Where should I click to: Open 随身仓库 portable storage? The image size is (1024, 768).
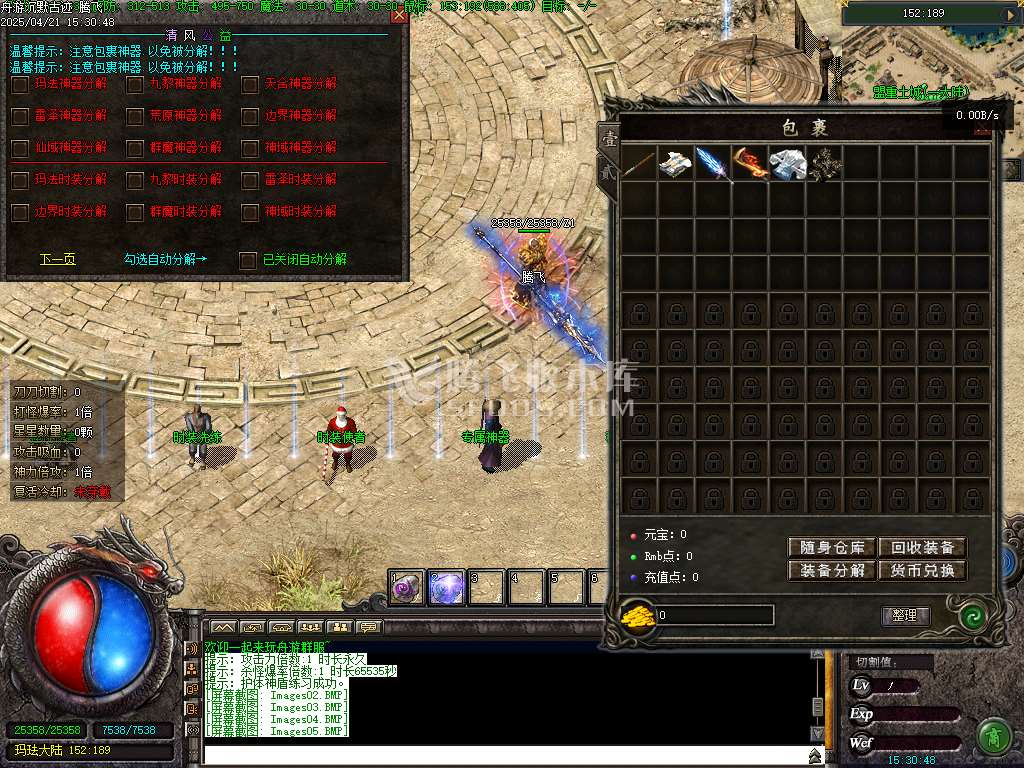click(x=832, y=547)
